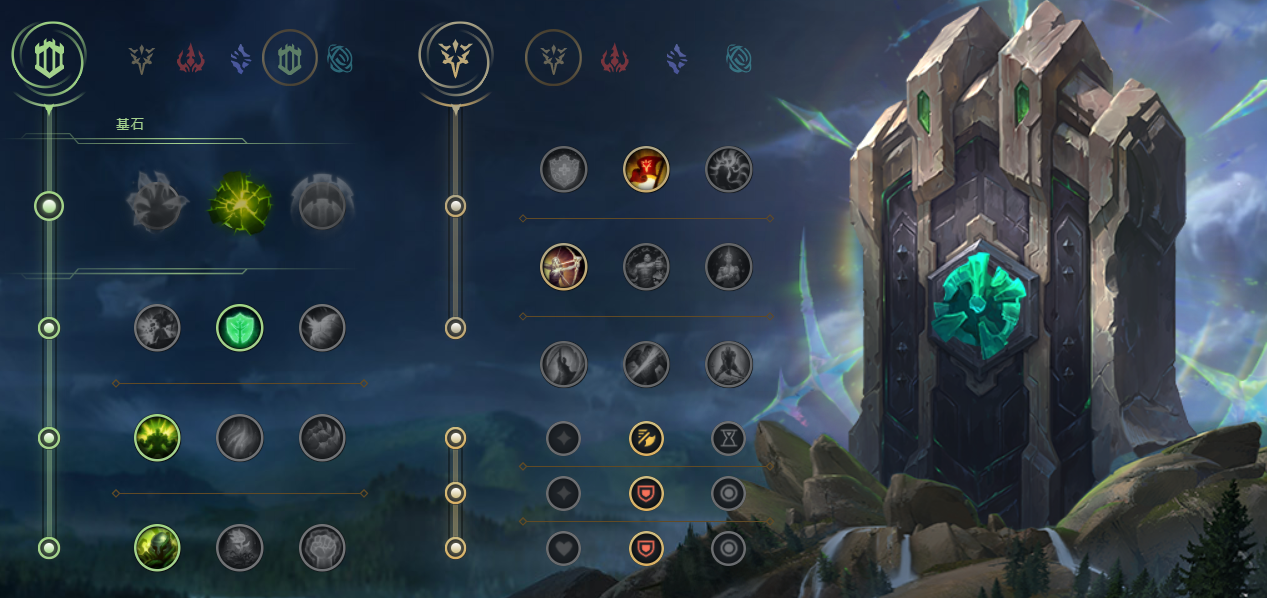Choose the hourglass ability haste shard

tap(728, 438)
